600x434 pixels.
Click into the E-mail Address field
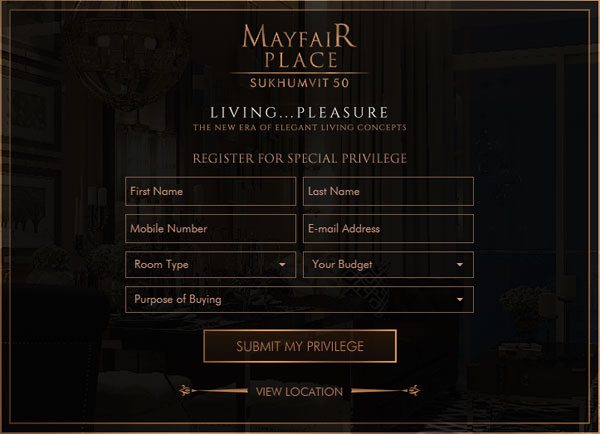(388, 229)
